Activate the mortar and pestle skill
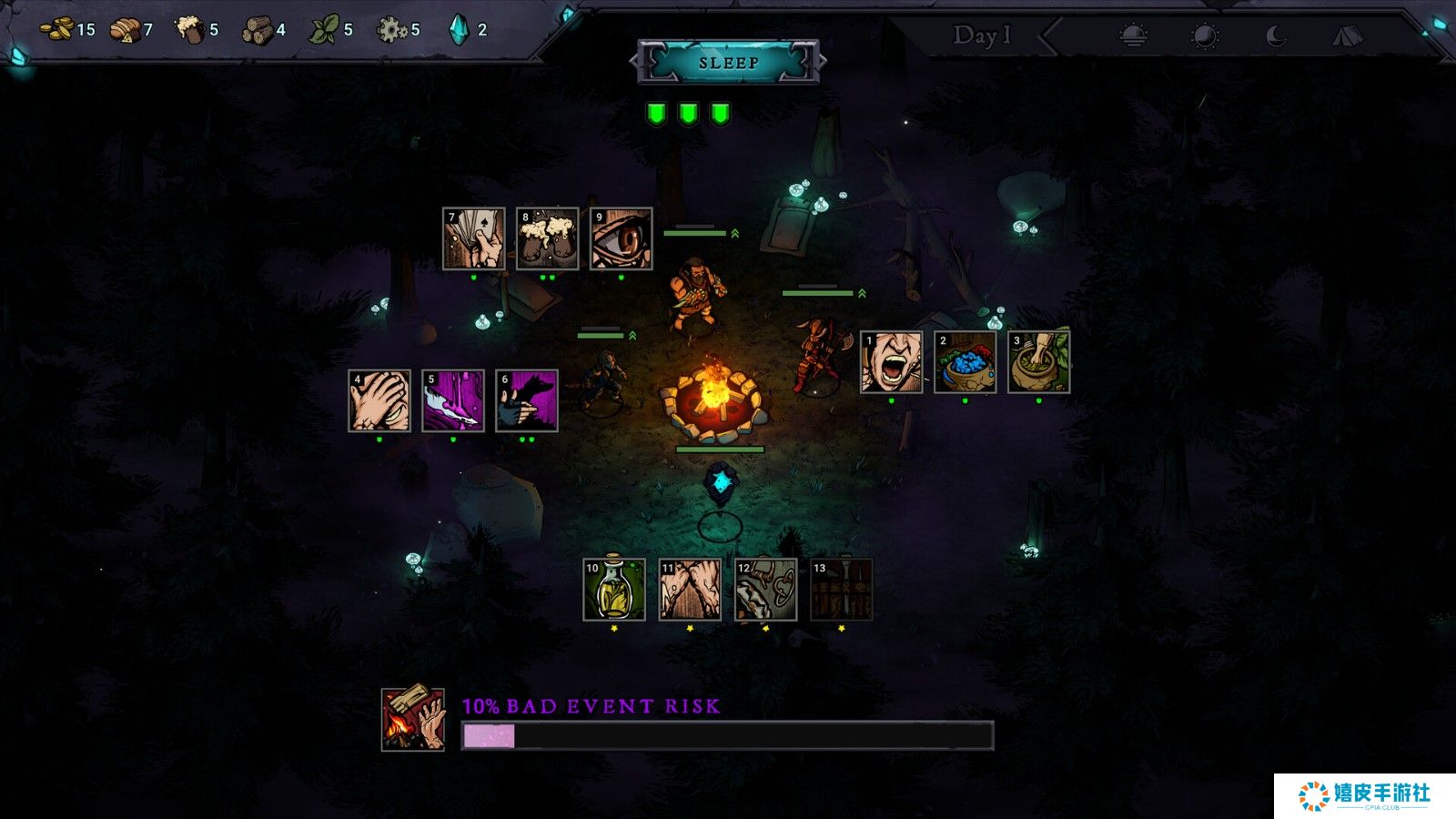1456x819 pixels. [1038, 362]
